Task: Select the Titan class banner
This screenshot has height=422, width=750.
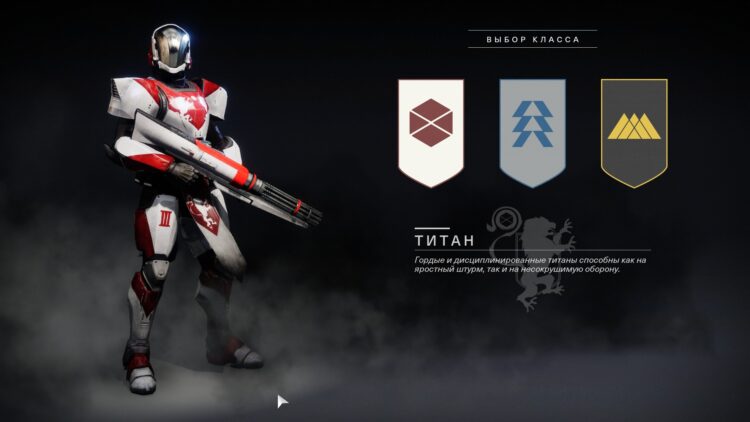Action: 431,130
